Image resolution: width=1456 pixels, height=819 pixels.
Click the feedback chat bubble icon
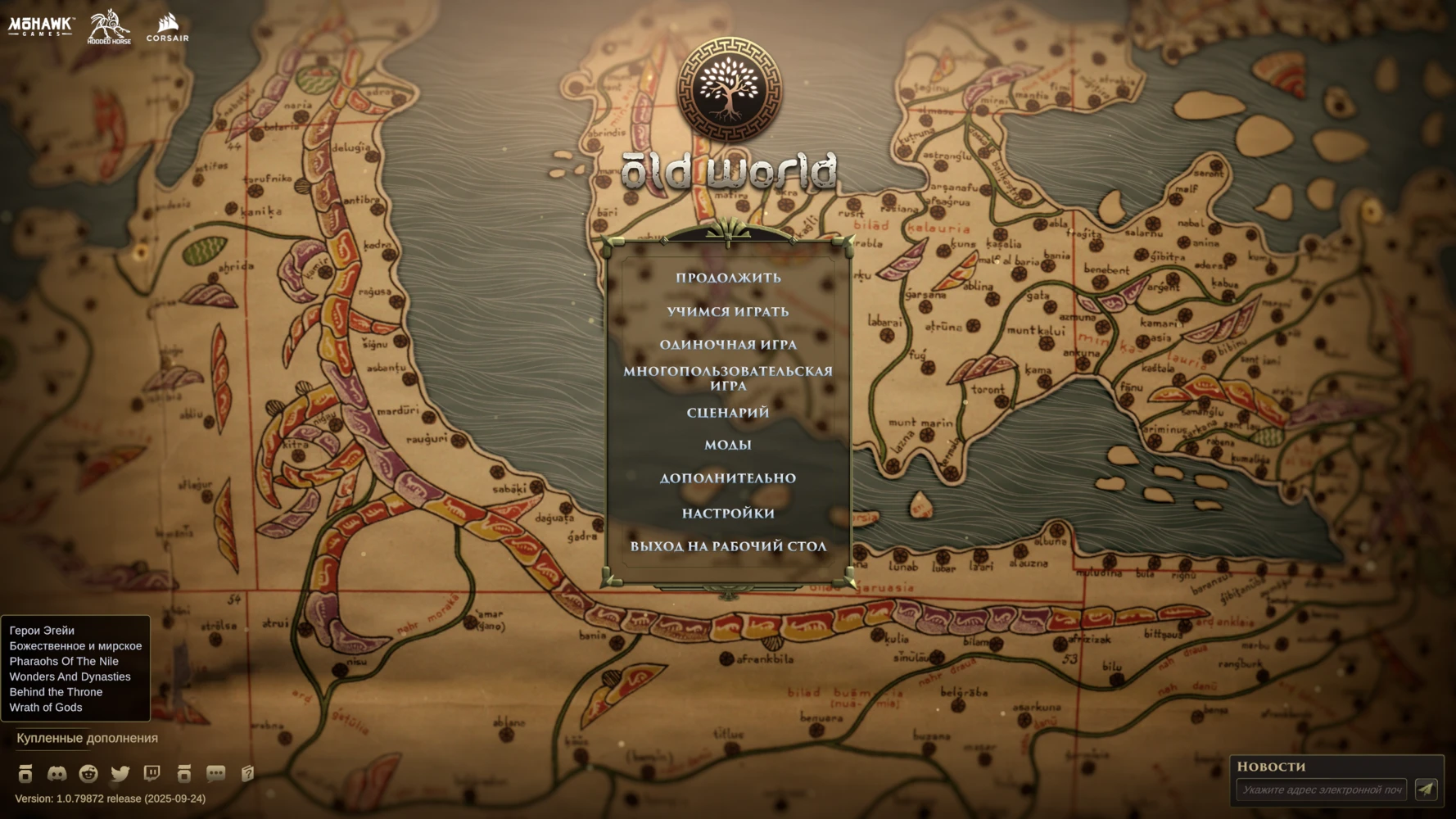(x=215, y=773)
